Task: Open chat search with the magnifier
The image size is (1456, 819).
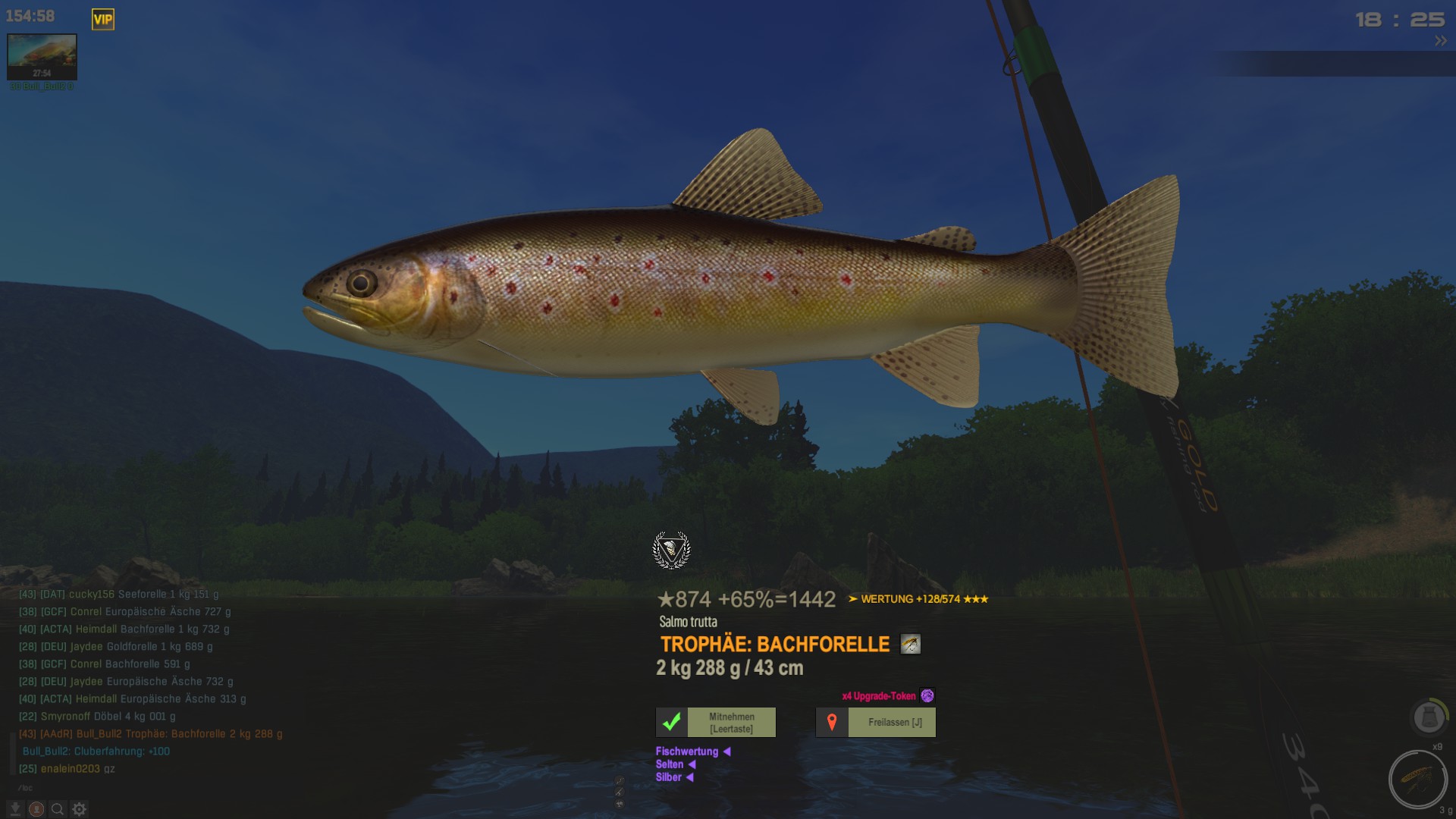Action: (58, 809)
